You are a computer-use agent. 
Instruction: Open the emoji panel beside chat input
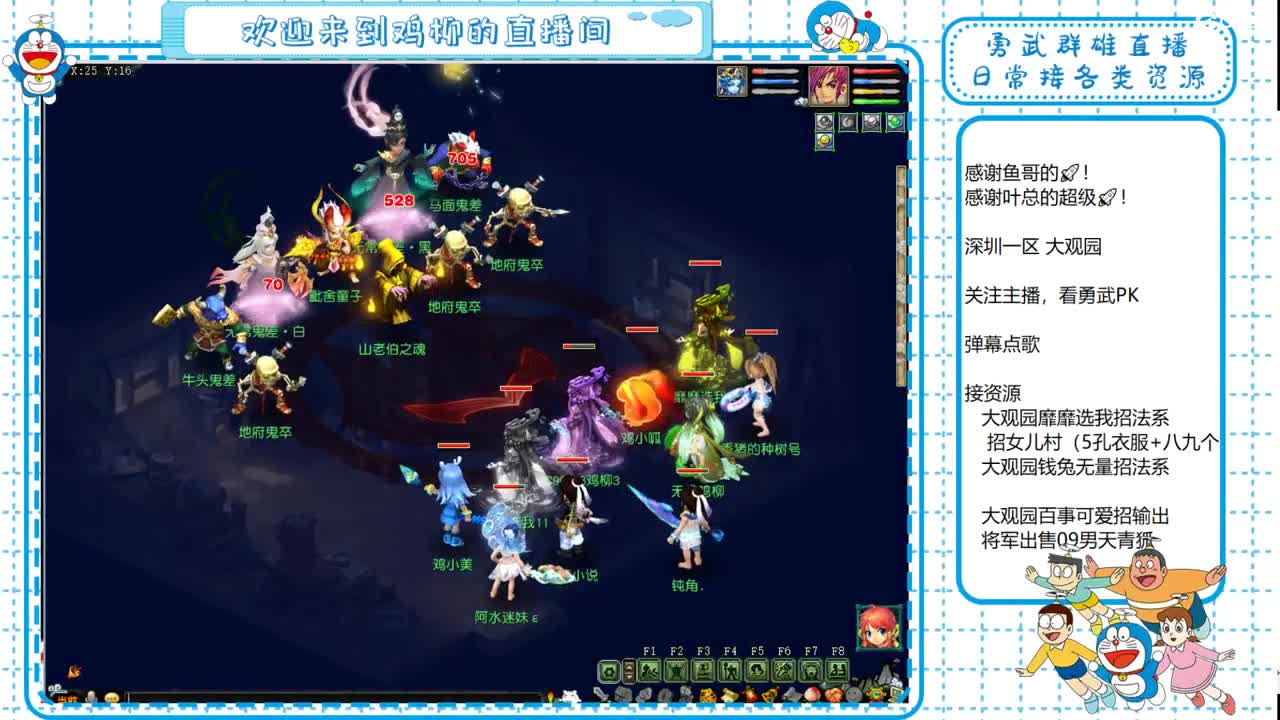coord(112,699)
